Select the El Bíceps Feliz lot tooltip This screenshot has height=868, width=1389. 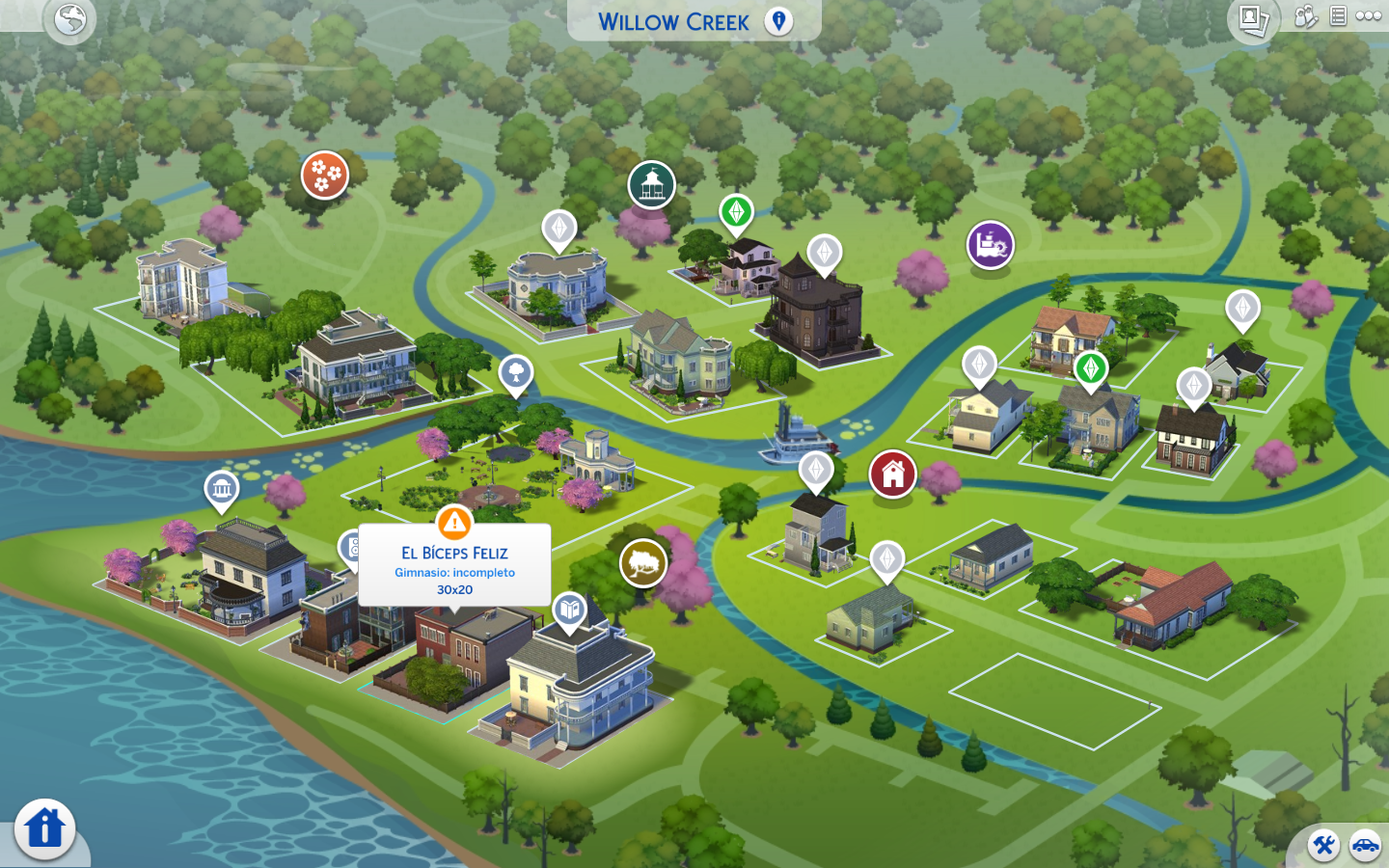point(454,569)
